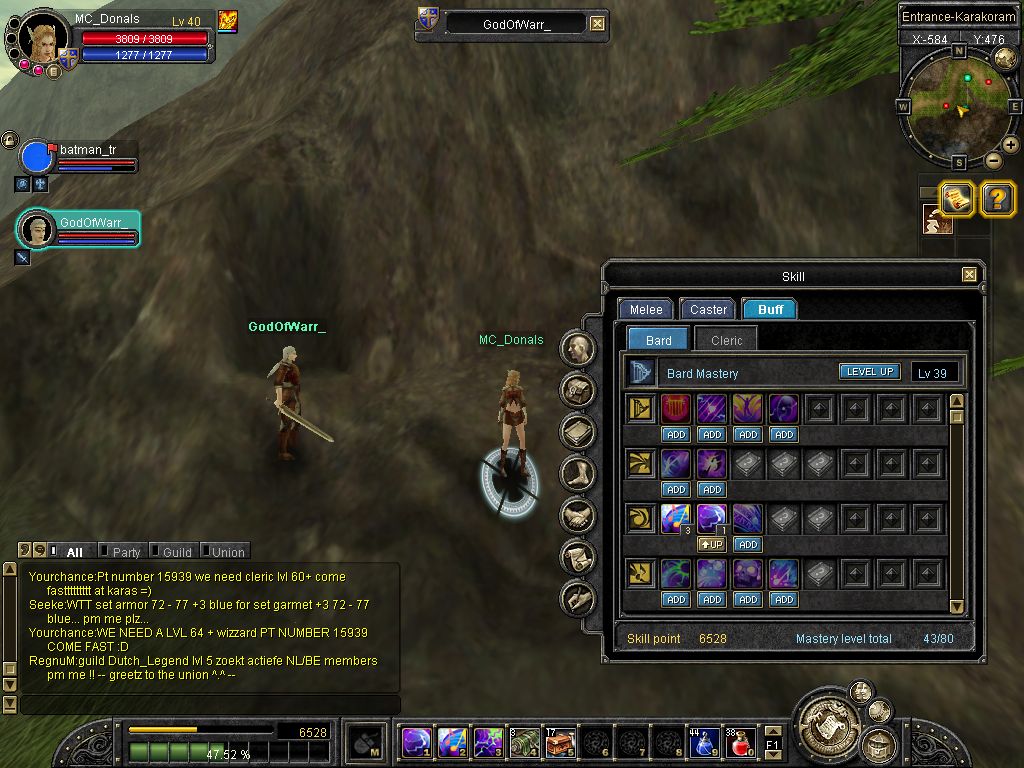Show the Guild chat tab
The image size is (1024, 768).
177,552
